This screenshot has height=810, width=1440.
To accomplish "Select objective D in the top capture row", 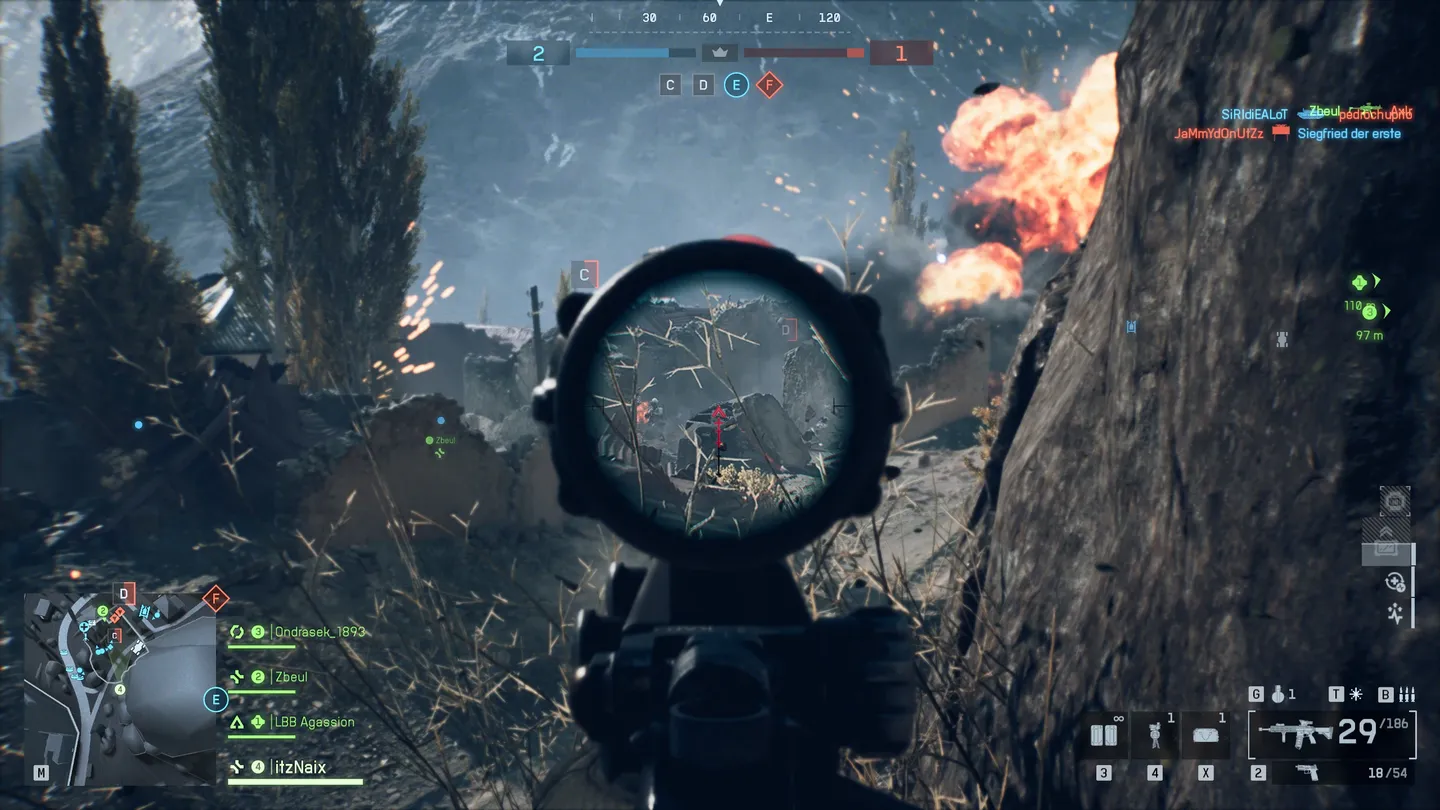I will (703, 85).
